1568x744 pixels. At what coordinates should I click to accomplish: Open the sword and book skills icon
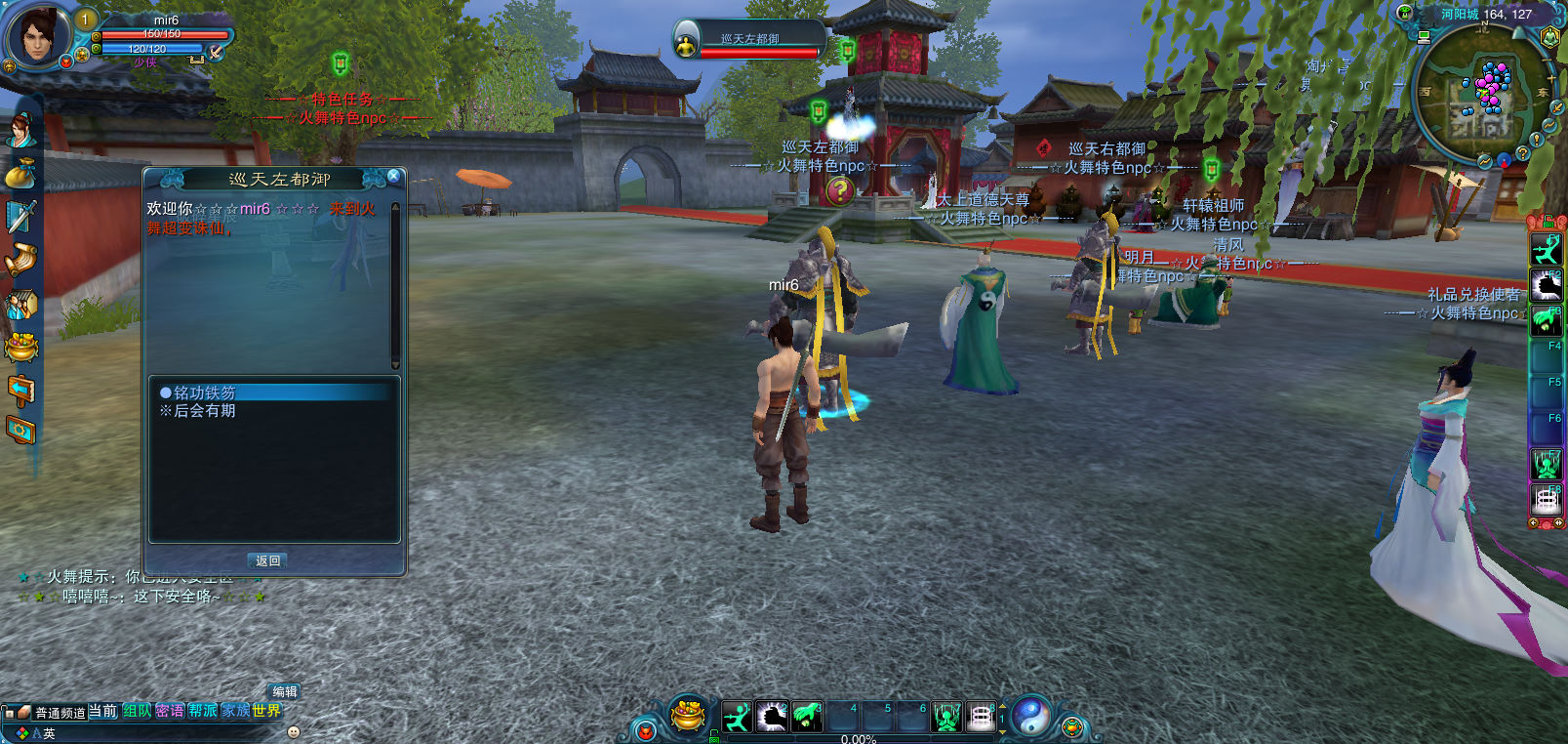20,216
